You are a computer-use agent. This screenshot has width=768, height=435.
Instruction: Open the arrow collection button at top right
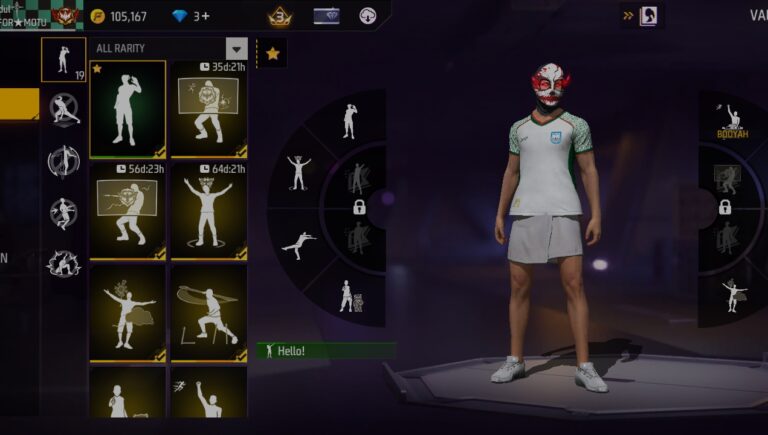point(641,15)
